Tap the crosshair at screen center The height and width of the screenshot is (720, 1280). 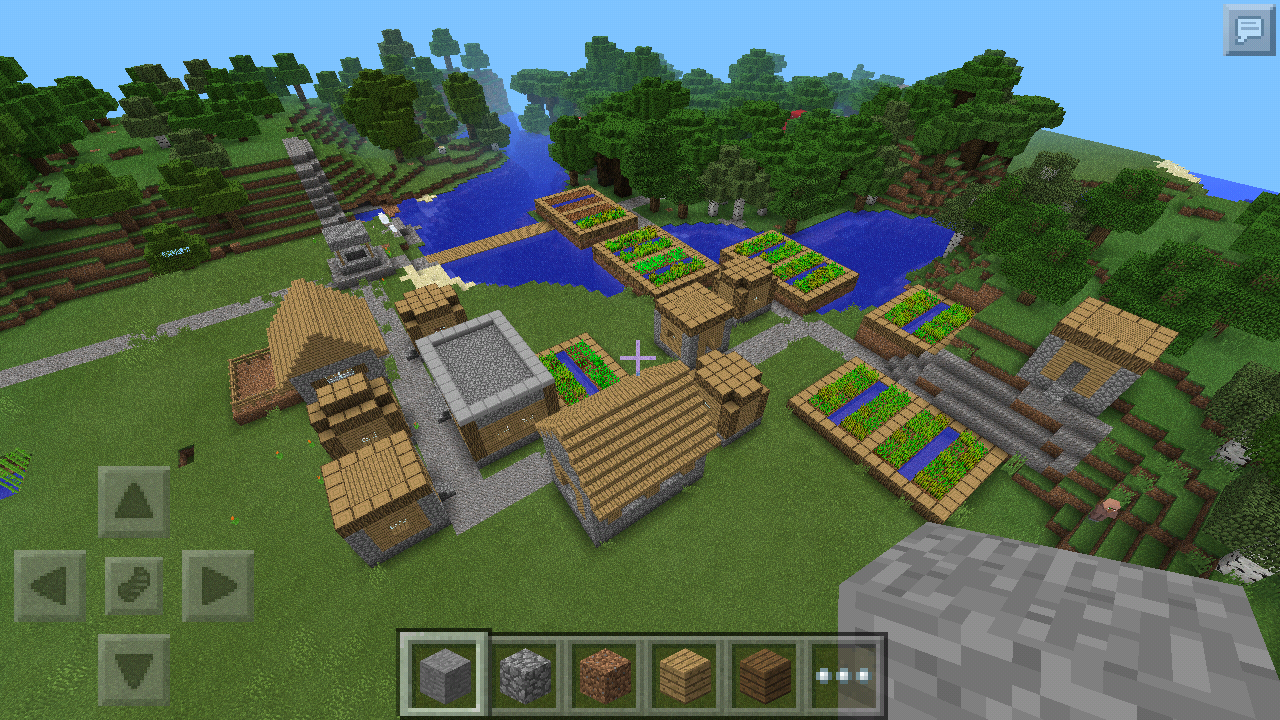coord(640,355)
